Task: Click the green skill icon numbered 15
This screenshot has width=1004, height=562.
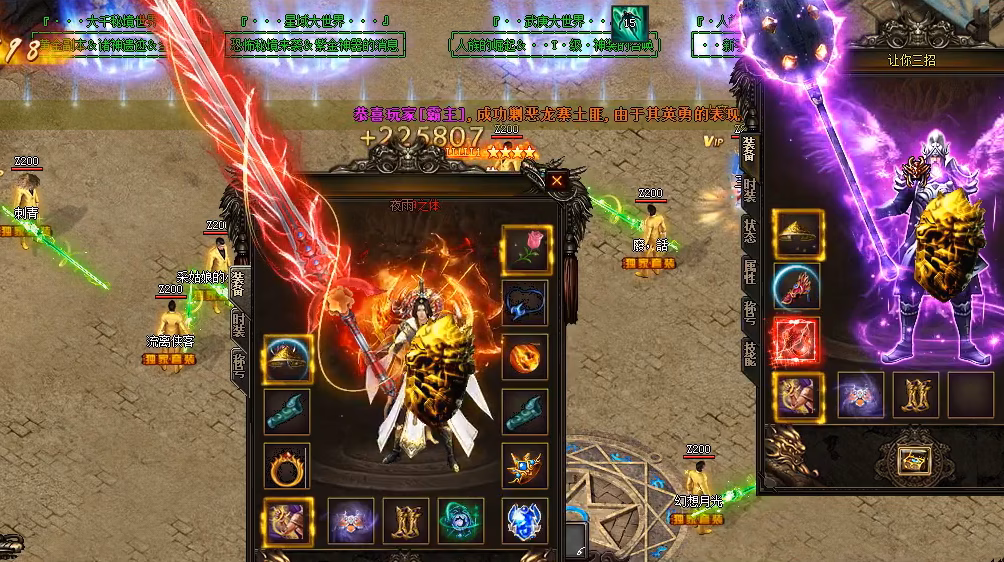Action: 629,22
